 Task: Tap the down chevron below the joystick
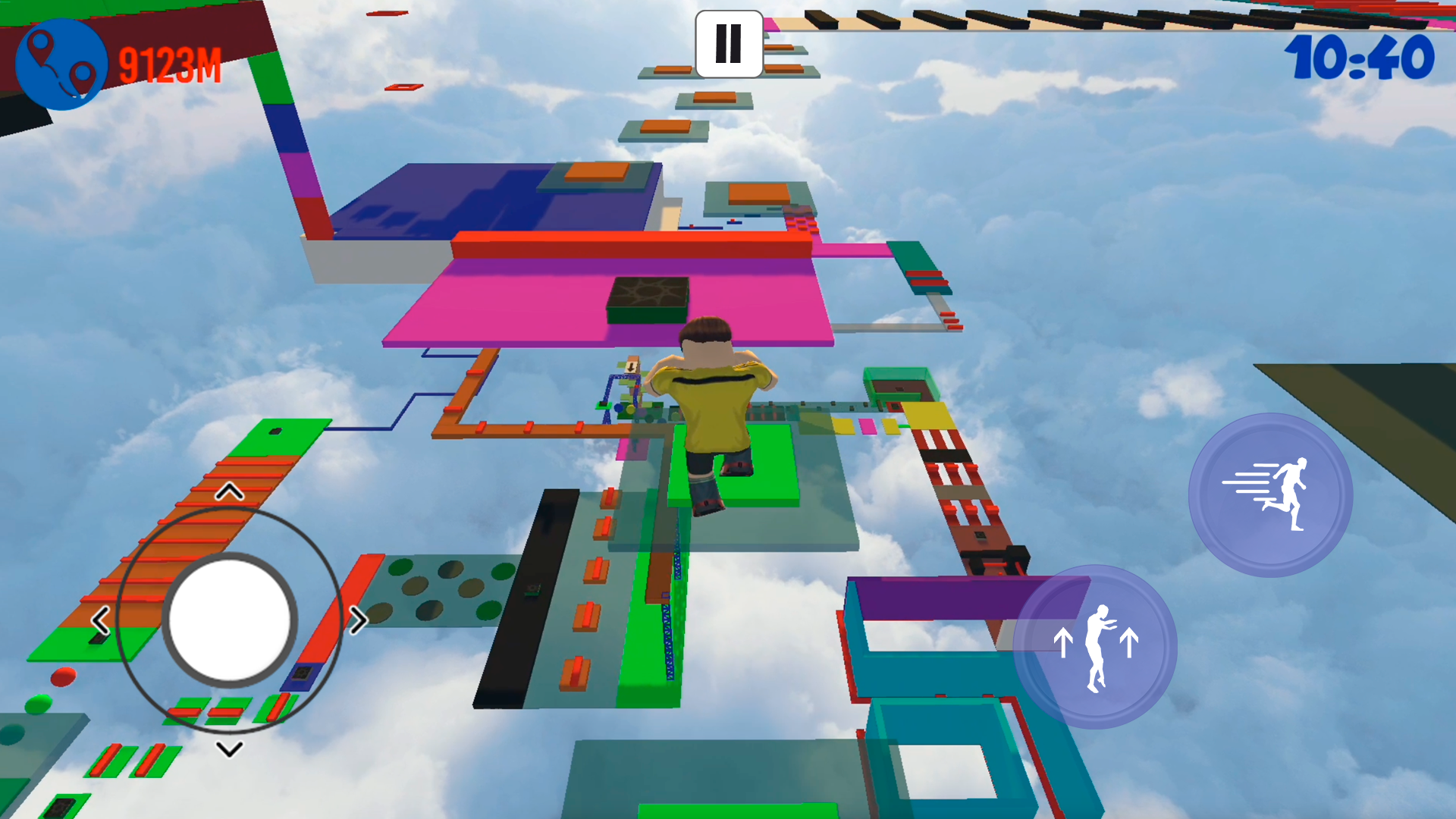[x=229, y=748]
